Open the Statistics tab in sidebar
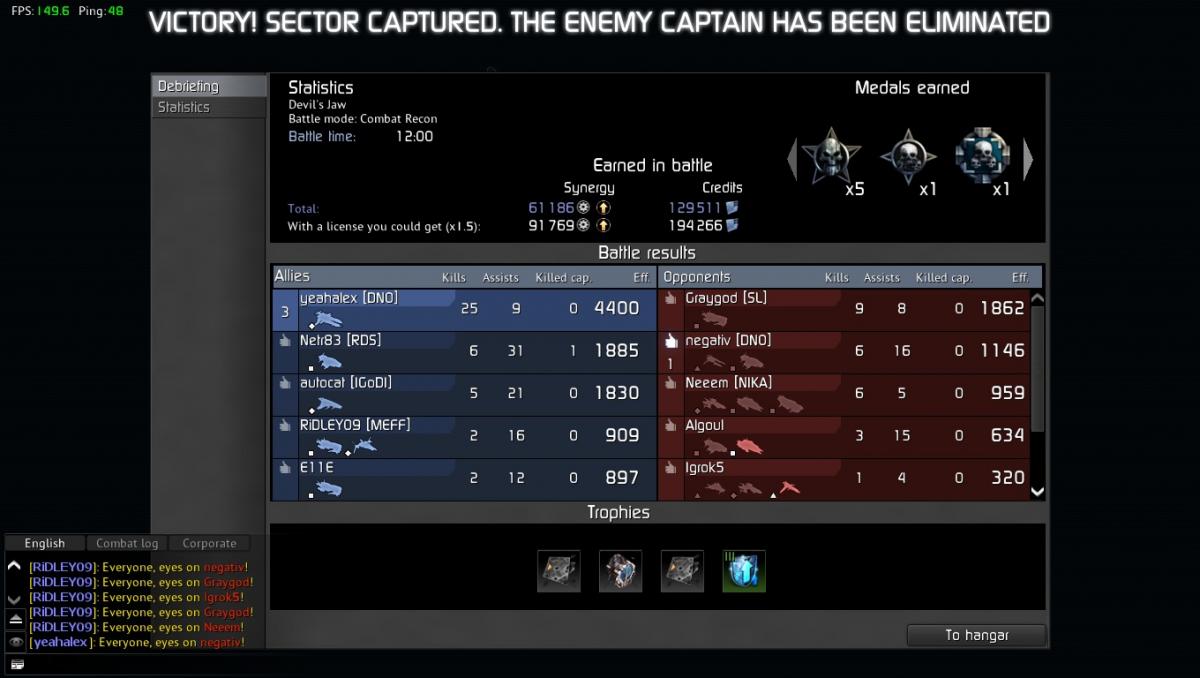The image size is (1200, 678). [208, 107]
